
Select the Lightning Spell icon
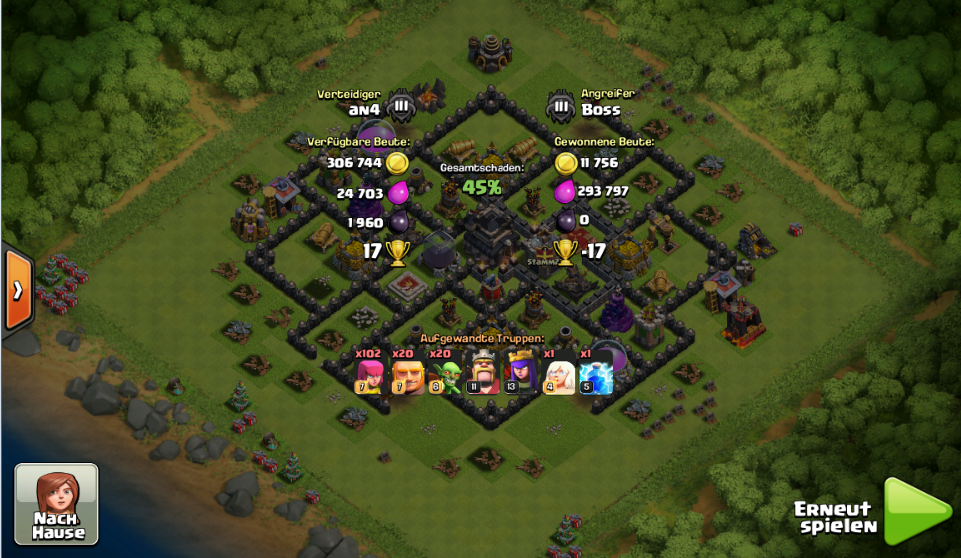coord(596,377)
